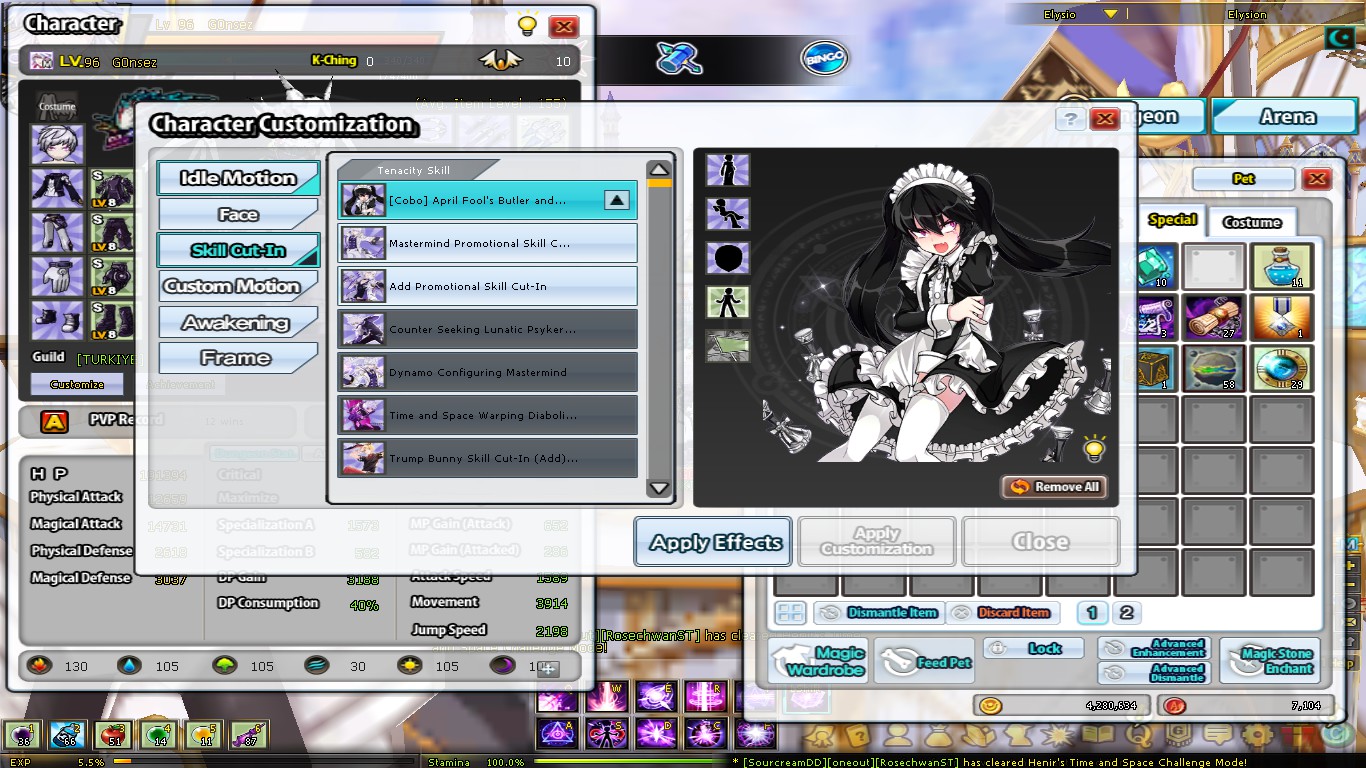Open inventory page 2
The width and height of the screenshot is (1366, 768).
tap(1127, 613)
